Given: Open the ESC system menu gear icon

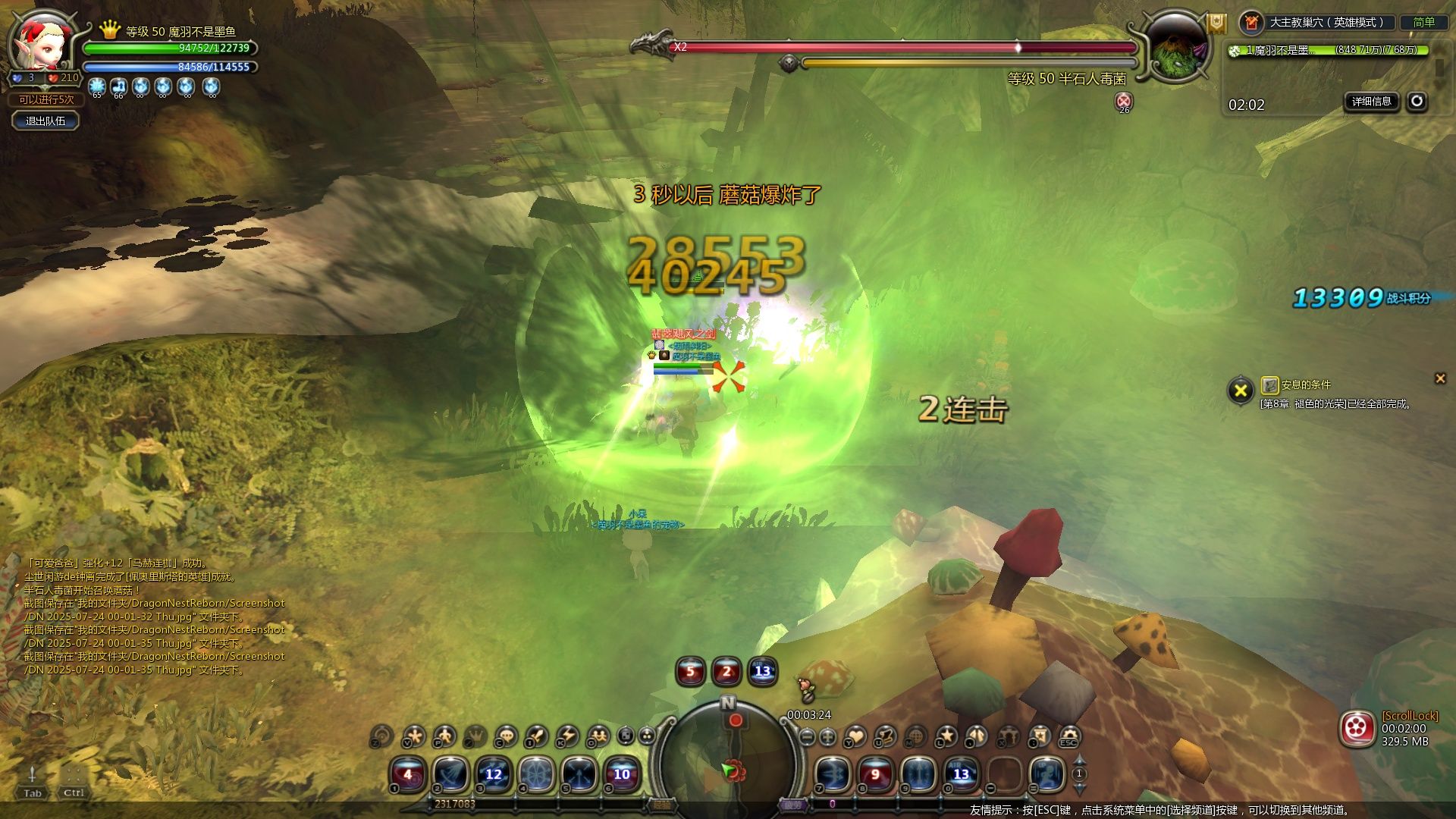Looking at the screenshot, I should pos(1069,736).
